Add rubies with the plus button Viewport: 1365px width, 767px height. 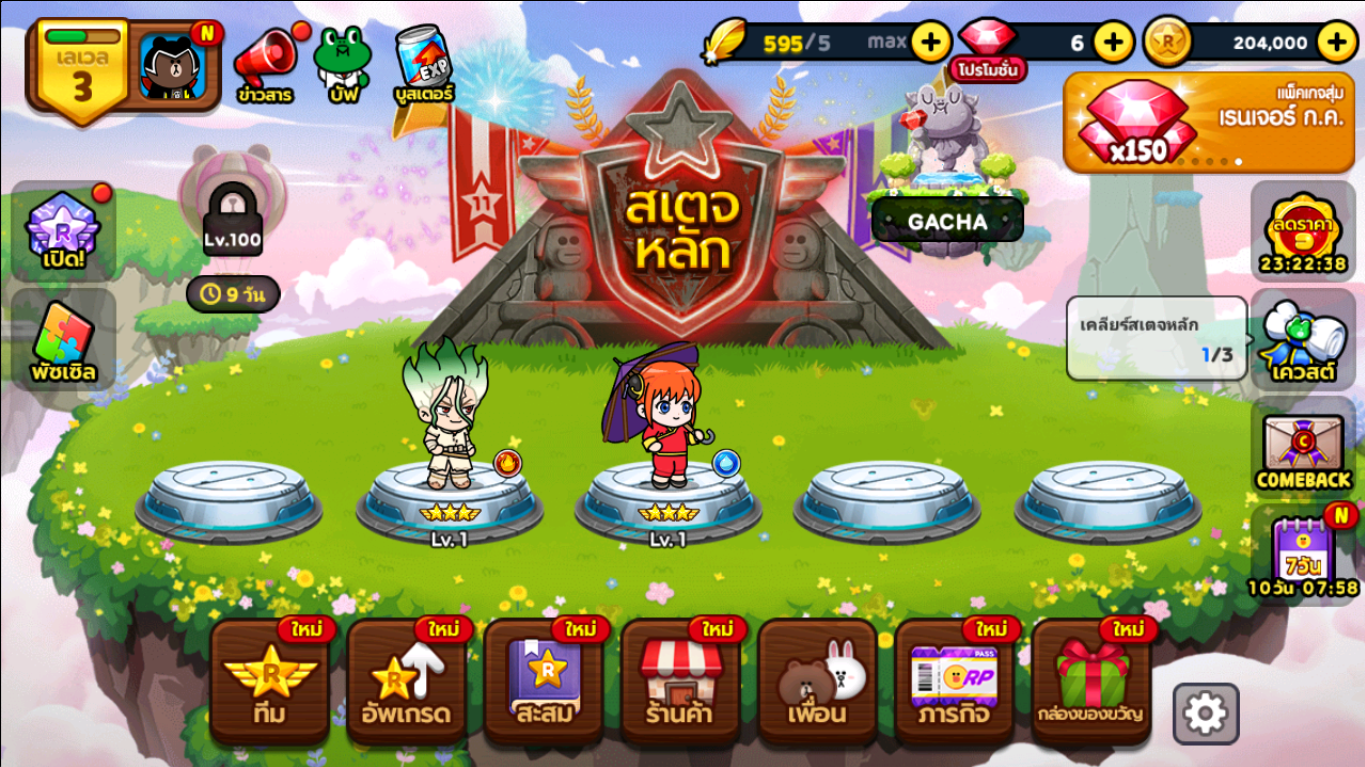(1113, 42)
